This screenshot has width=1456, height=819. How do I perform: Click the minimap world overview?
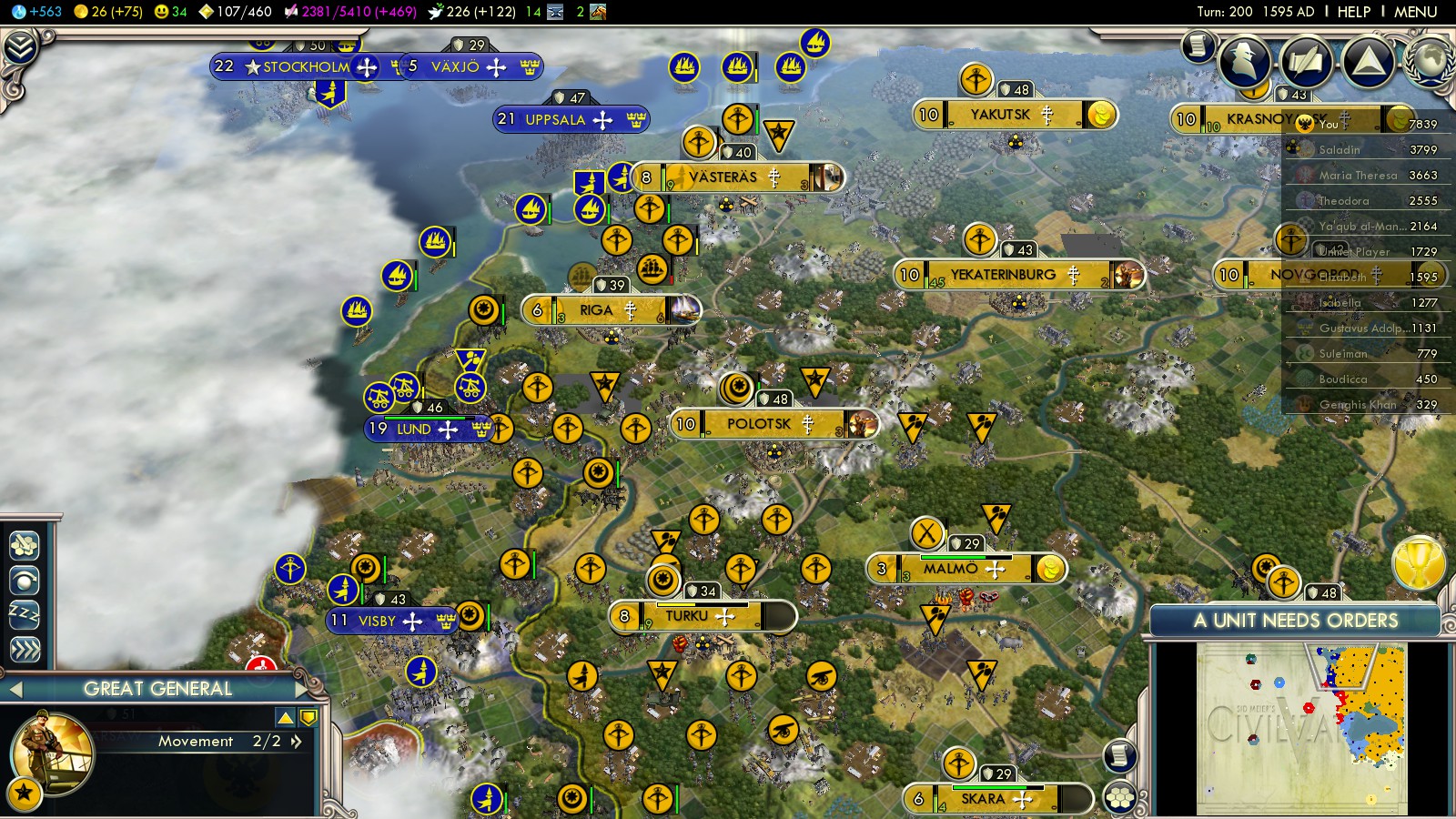(1301, 728)
